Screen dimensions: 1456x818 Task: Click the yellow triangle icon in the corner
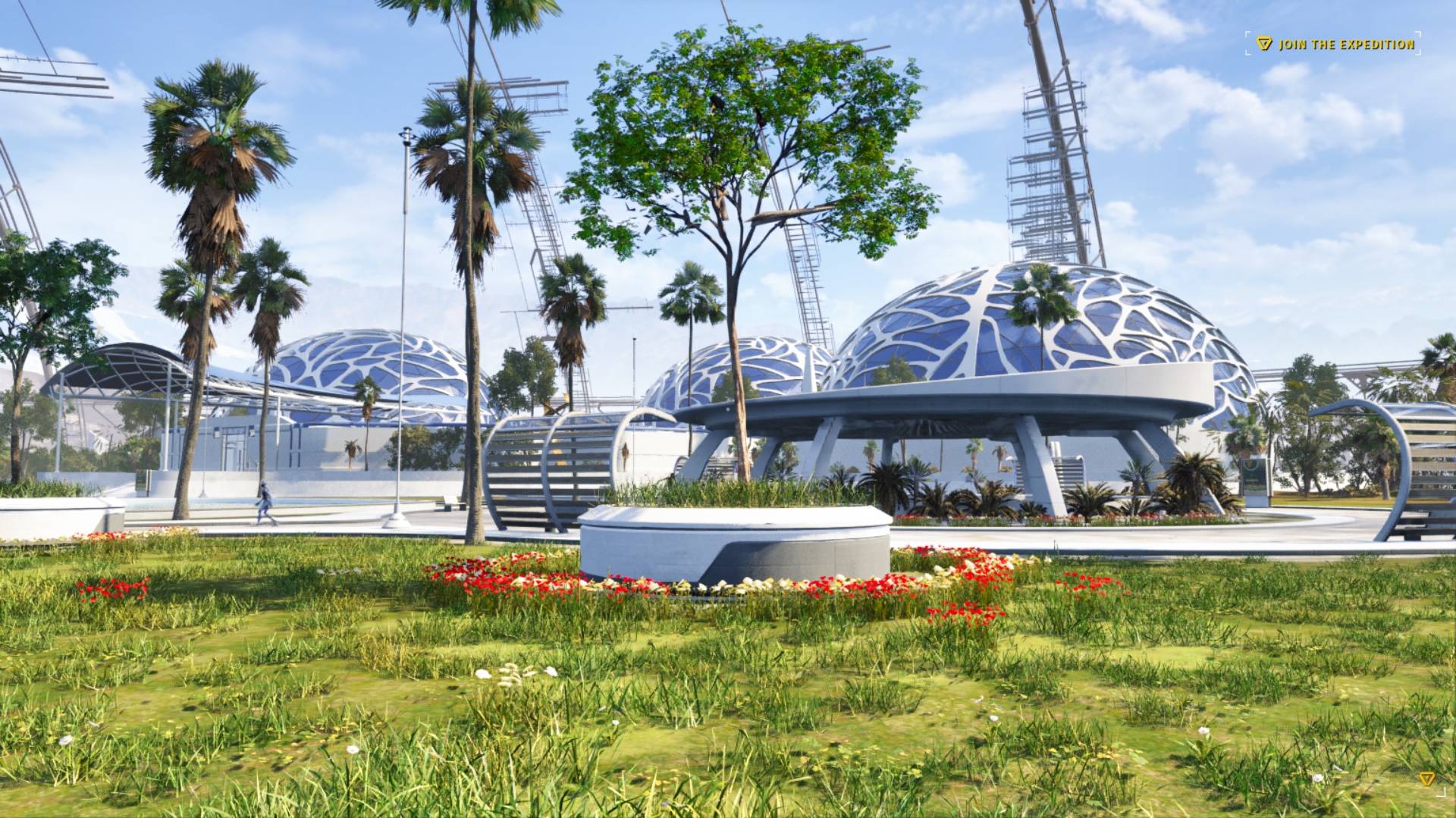1426,779
